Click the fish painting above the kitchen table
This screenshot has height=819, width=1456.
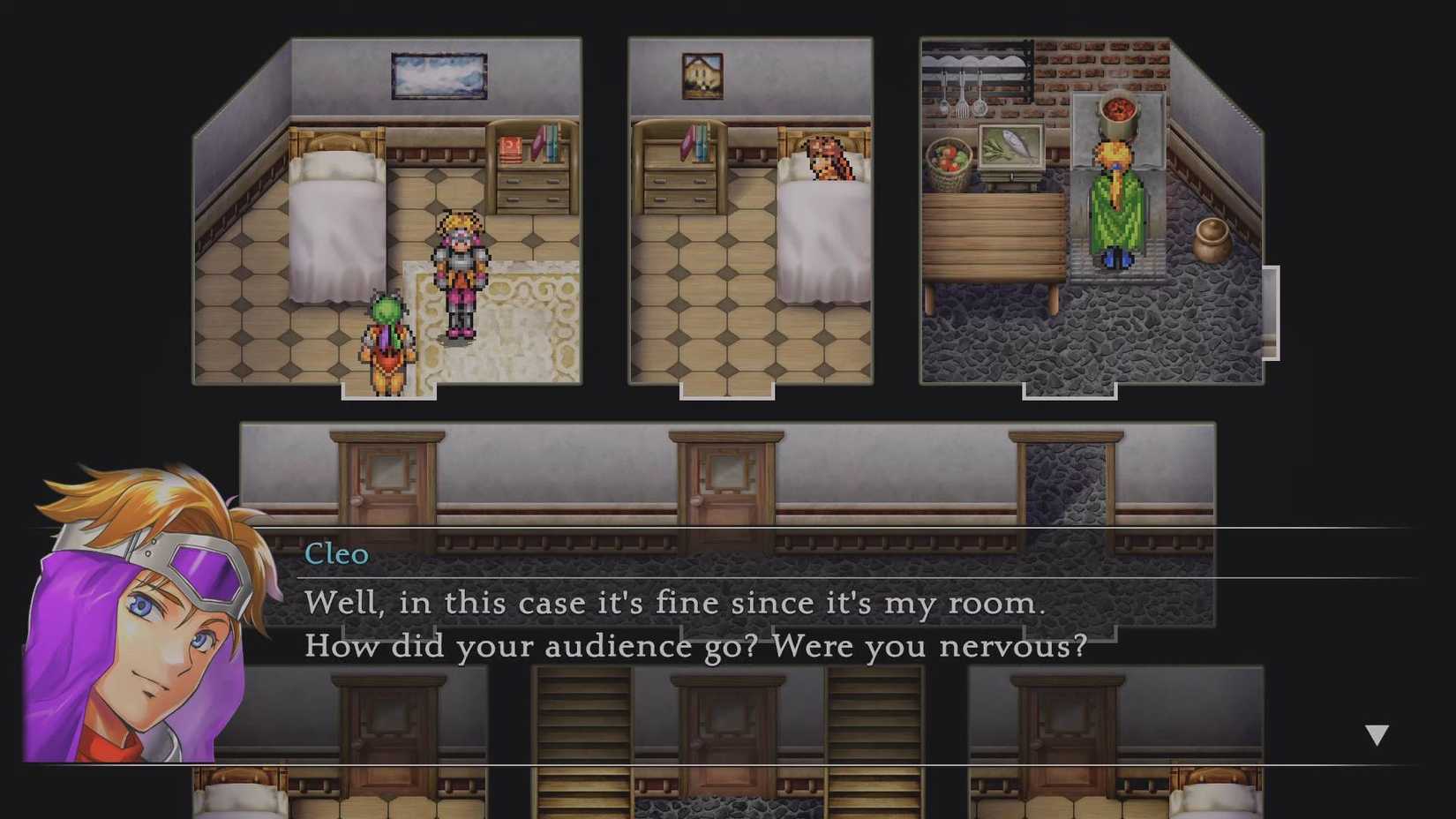pos(1010,146)
